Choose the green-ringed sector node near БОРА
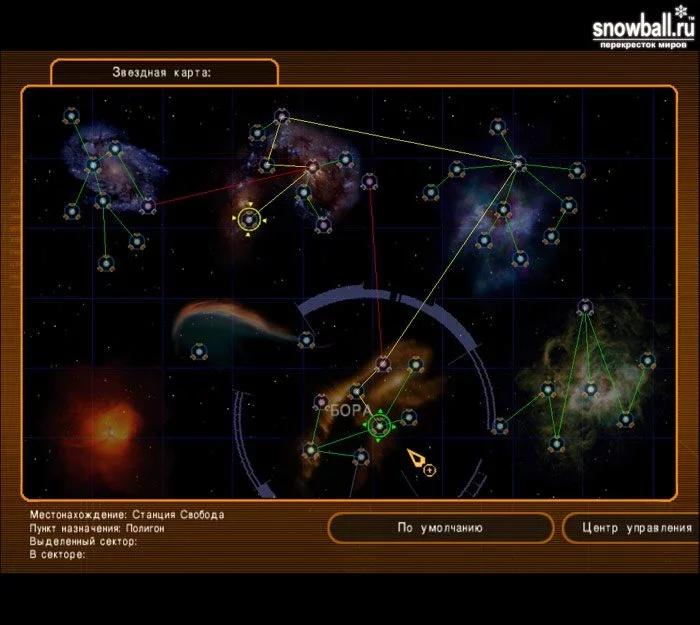 pyautogui.click(x=379, y=427)
